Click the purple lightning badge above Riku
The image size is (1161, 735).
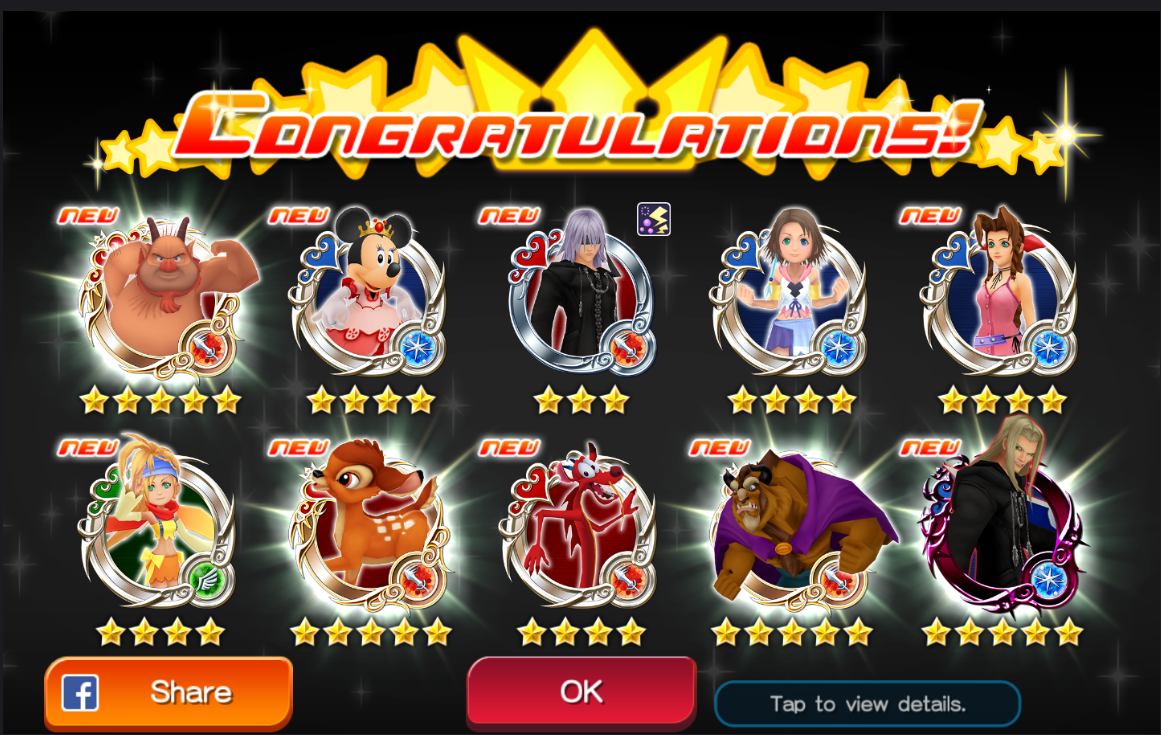coord(654,219)
